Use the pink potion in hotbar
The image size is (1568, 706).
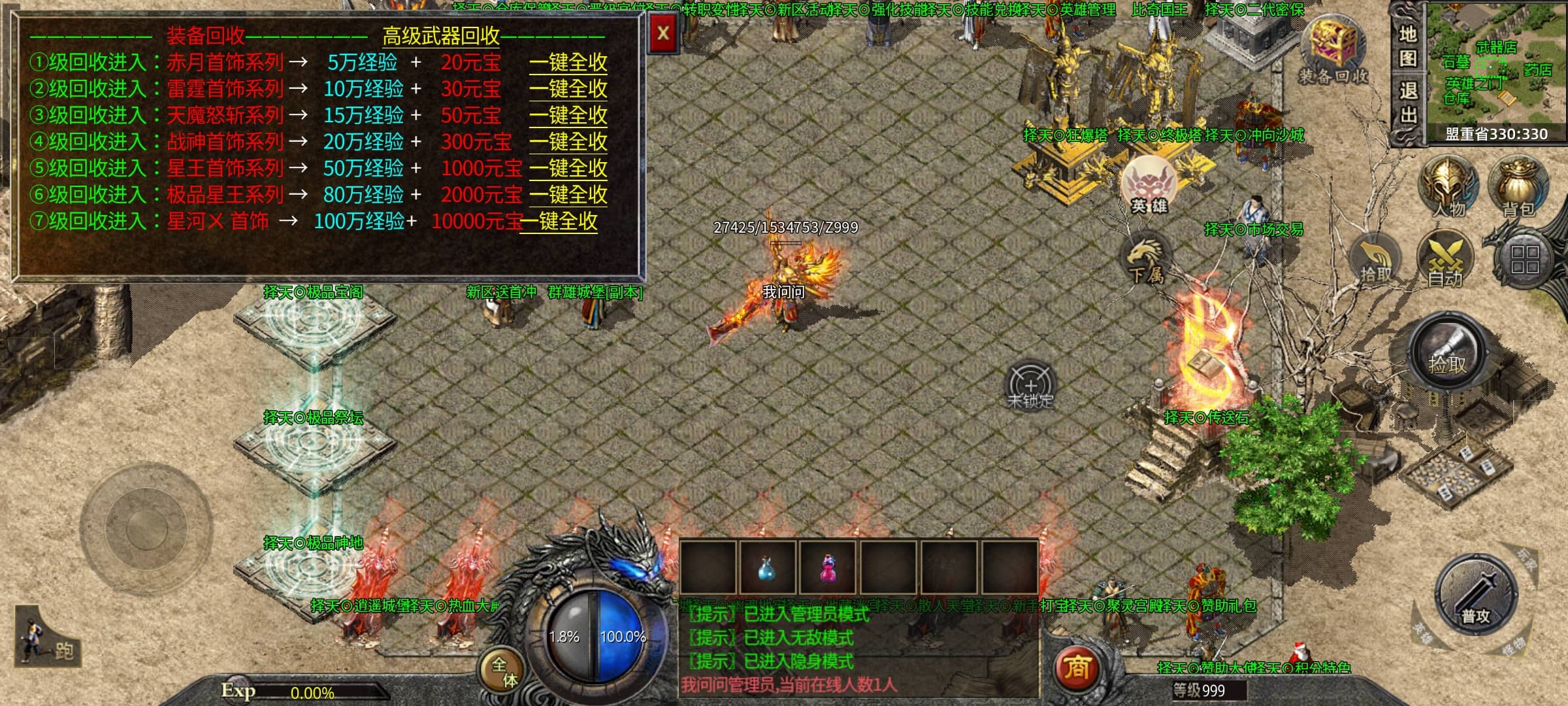coord(828,569)
